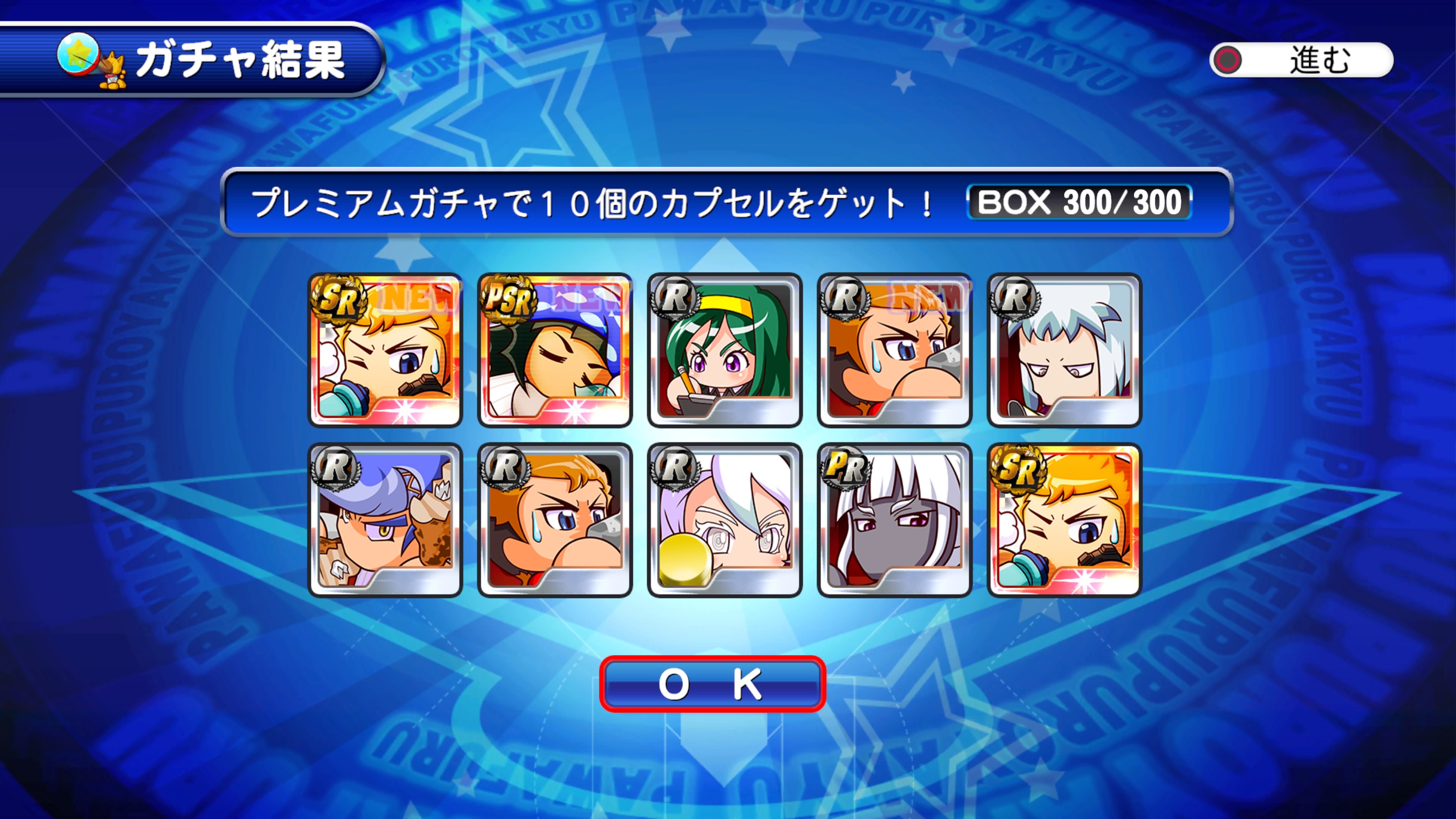Image resolution: width=1456 pixels, height=819 pixels.
Task: Select the PR dark-skinned white-haired card
Action: pos(894,520)
